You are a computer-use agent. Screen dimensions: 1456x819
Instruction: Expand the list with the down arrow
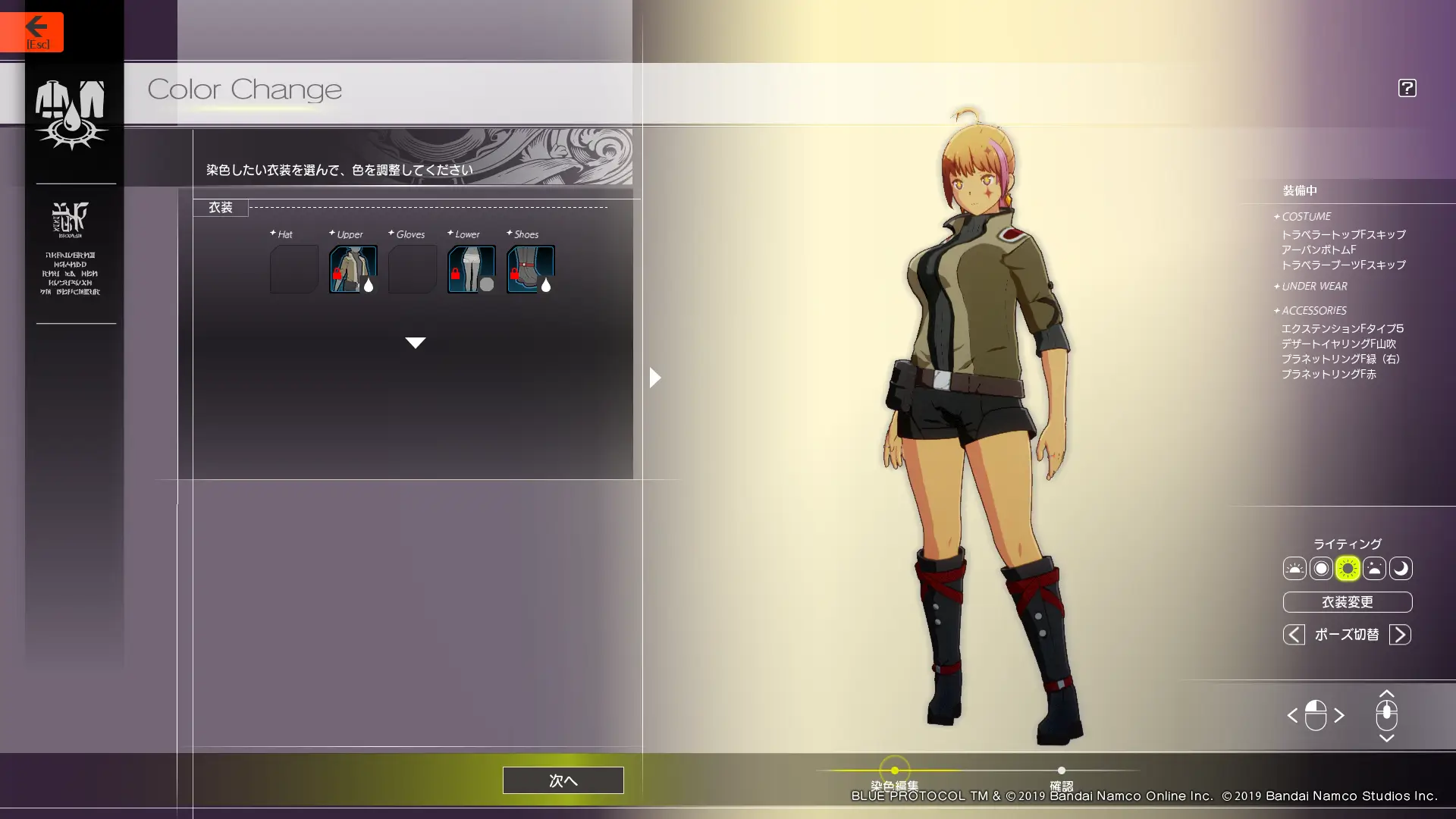(415, 343)
